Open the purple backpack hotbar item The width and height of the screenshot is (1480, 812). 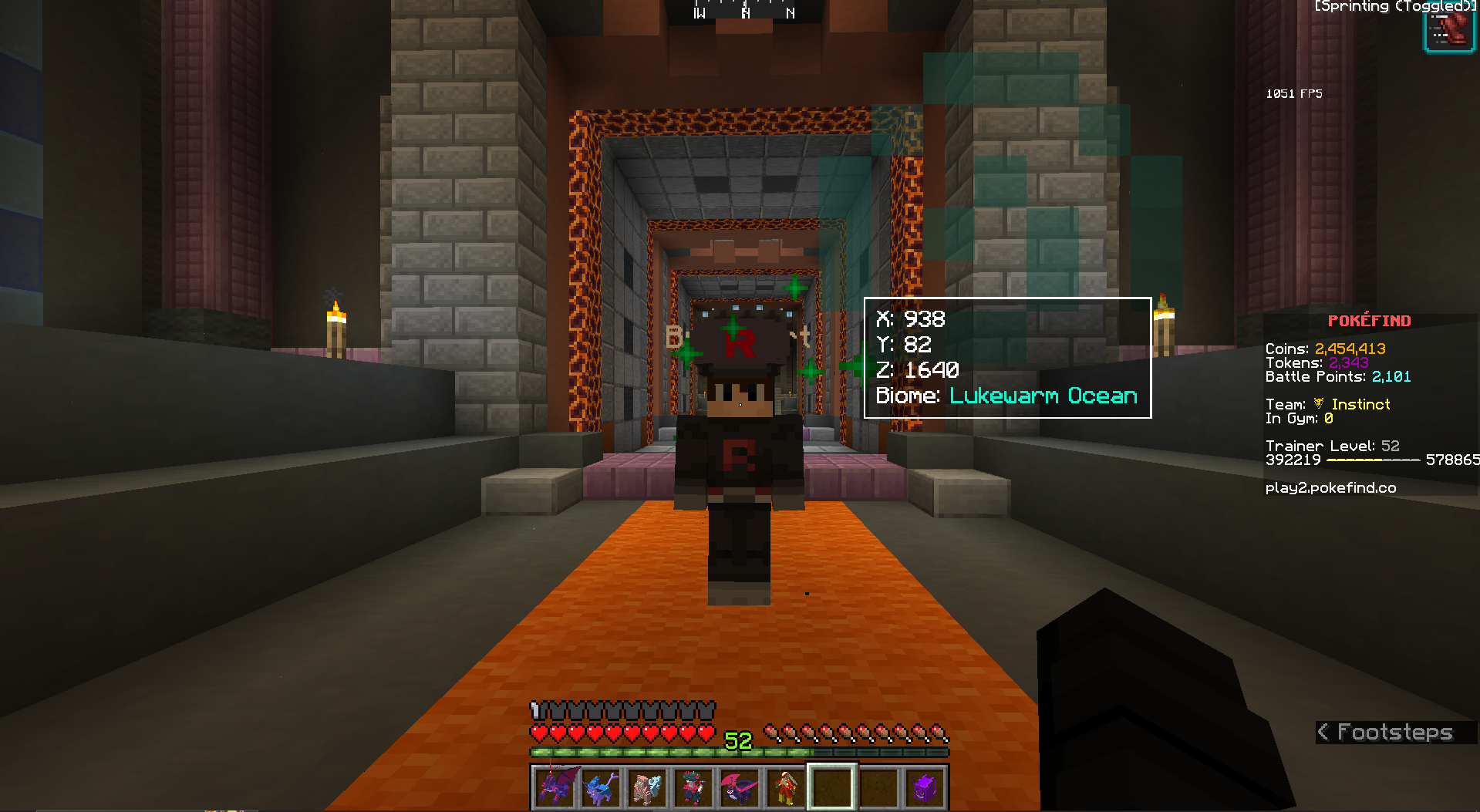click(924, 787)
